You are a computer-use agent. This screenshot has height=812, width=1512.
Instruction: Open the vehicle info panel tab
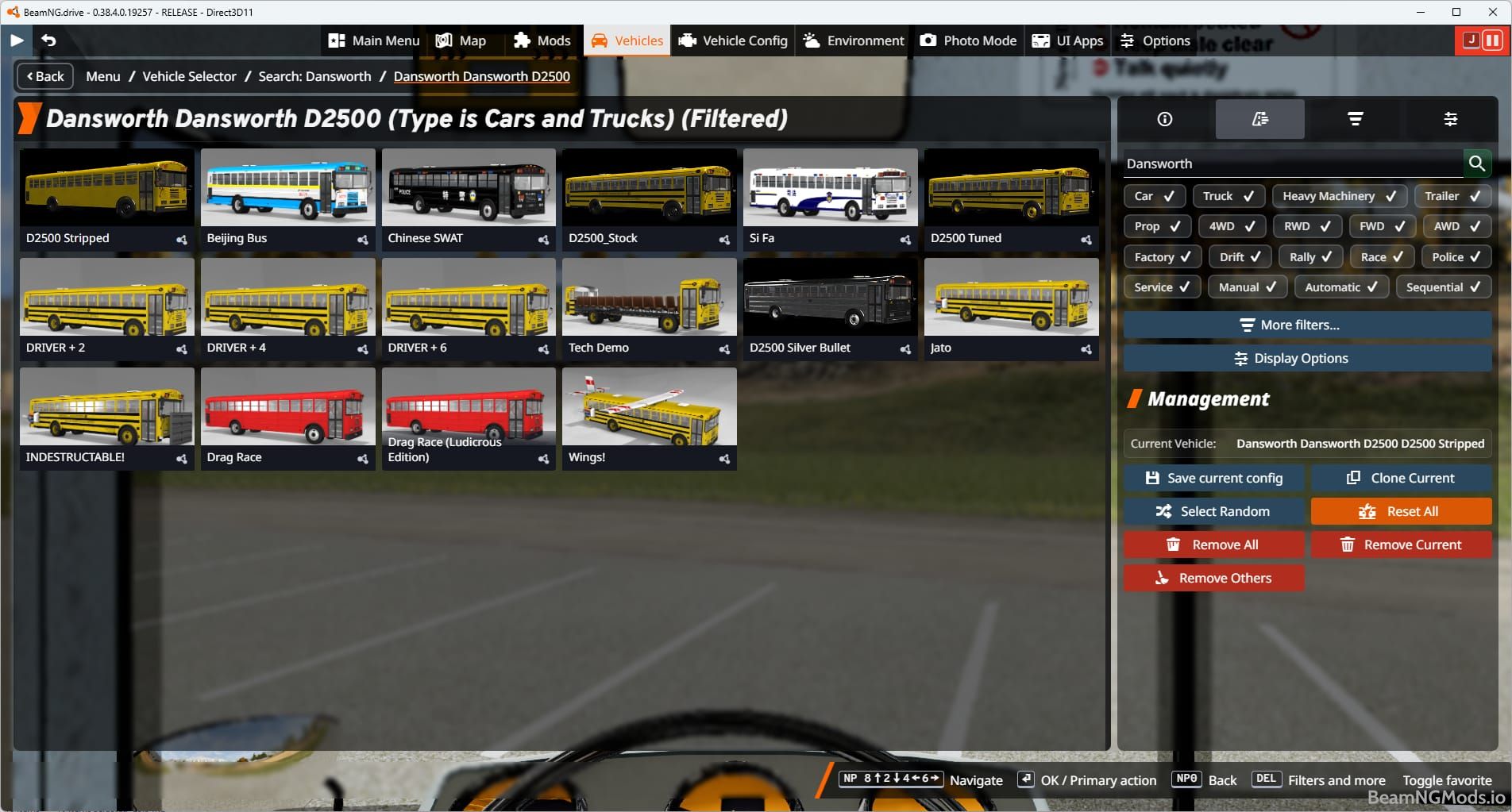coord(1164,119)
